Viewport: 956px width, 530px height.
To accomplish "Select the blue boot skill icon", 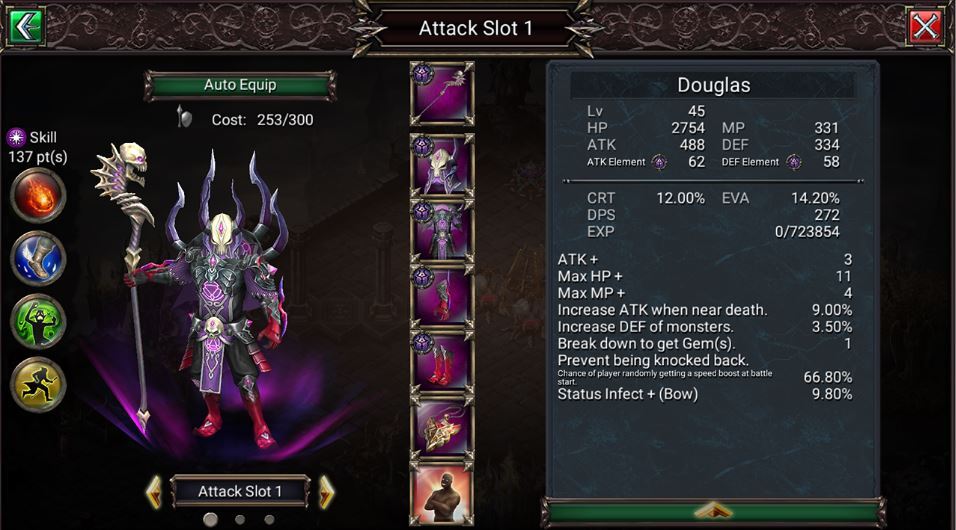I will point(38,258).
